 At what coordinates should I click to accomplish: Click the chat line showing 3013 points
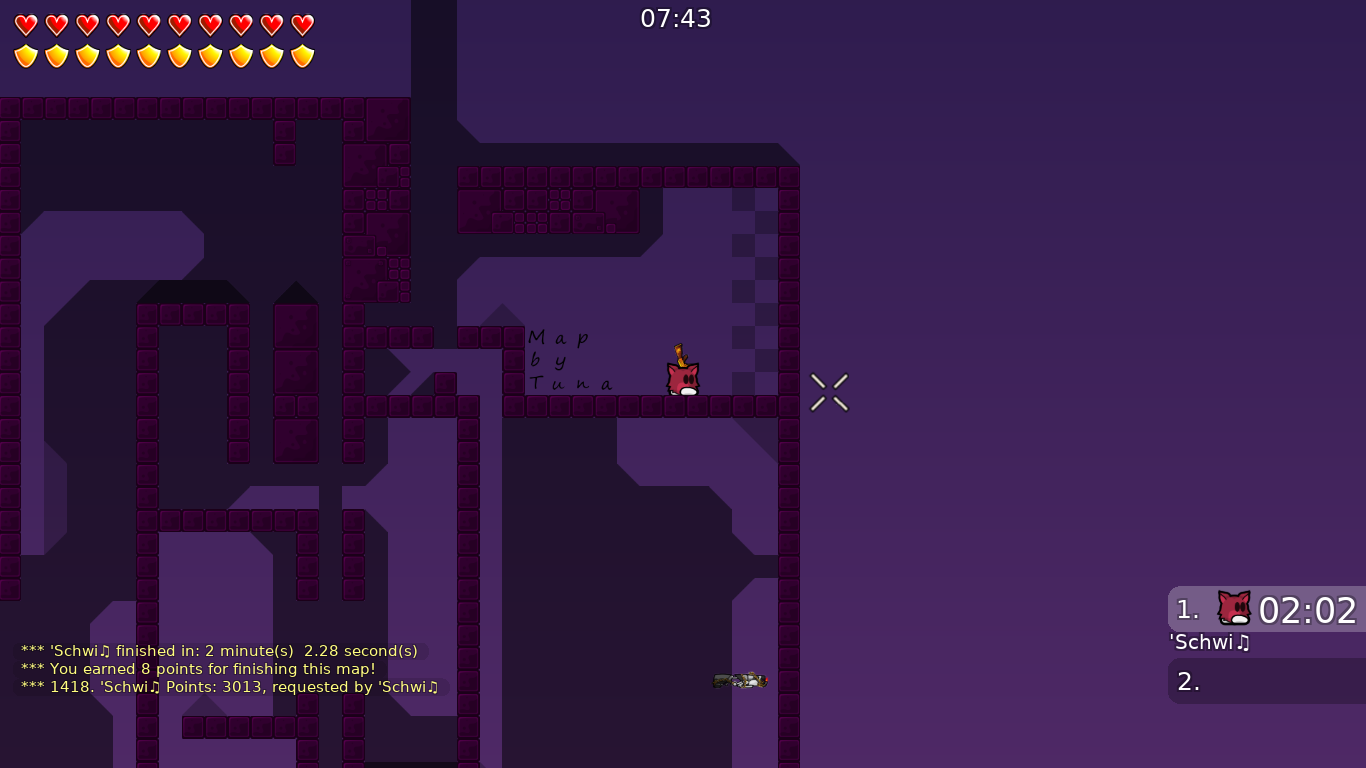point(230,687)
